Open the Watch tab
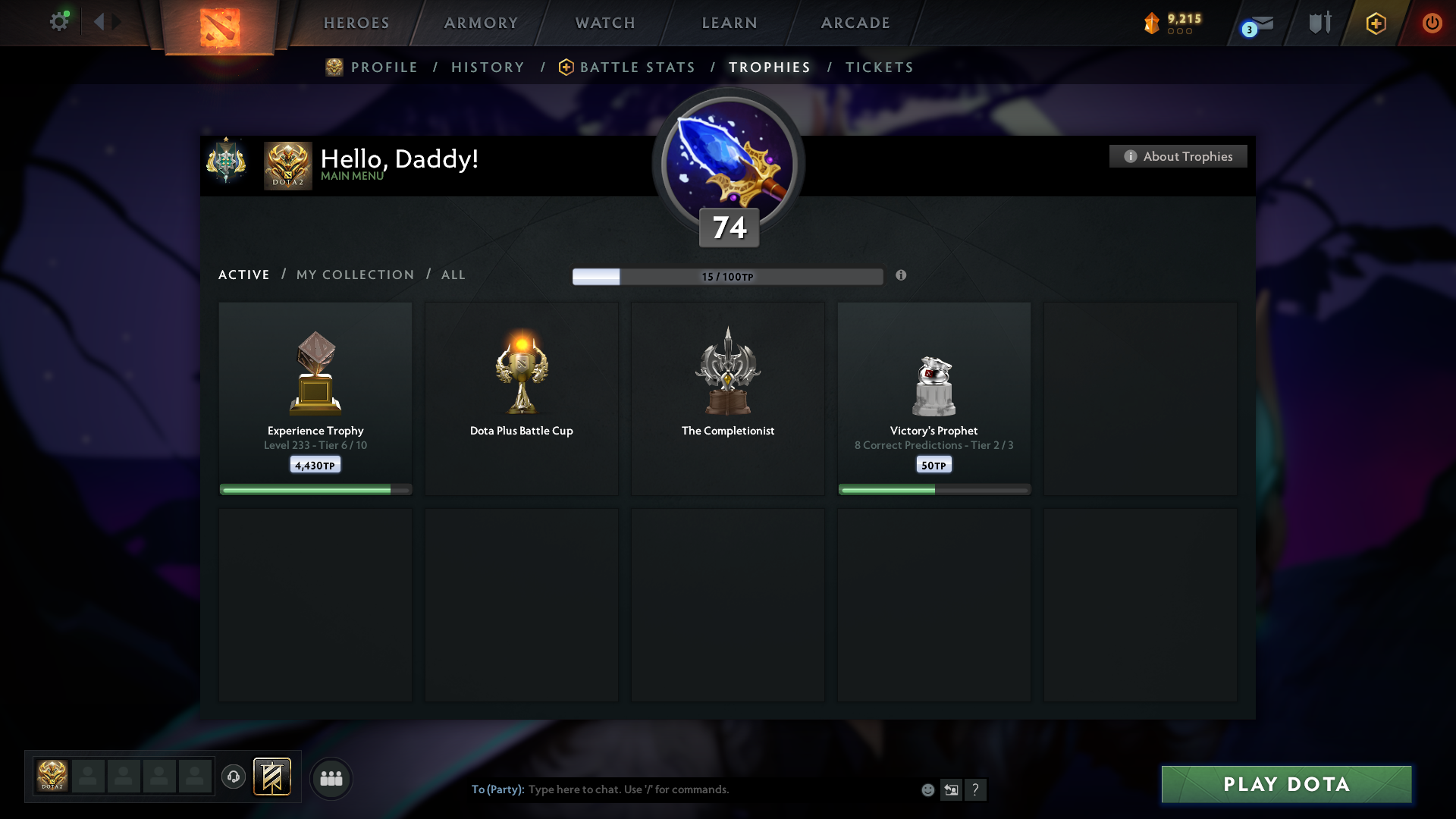This screenshot has height=819, width=1456. (605, 23)
